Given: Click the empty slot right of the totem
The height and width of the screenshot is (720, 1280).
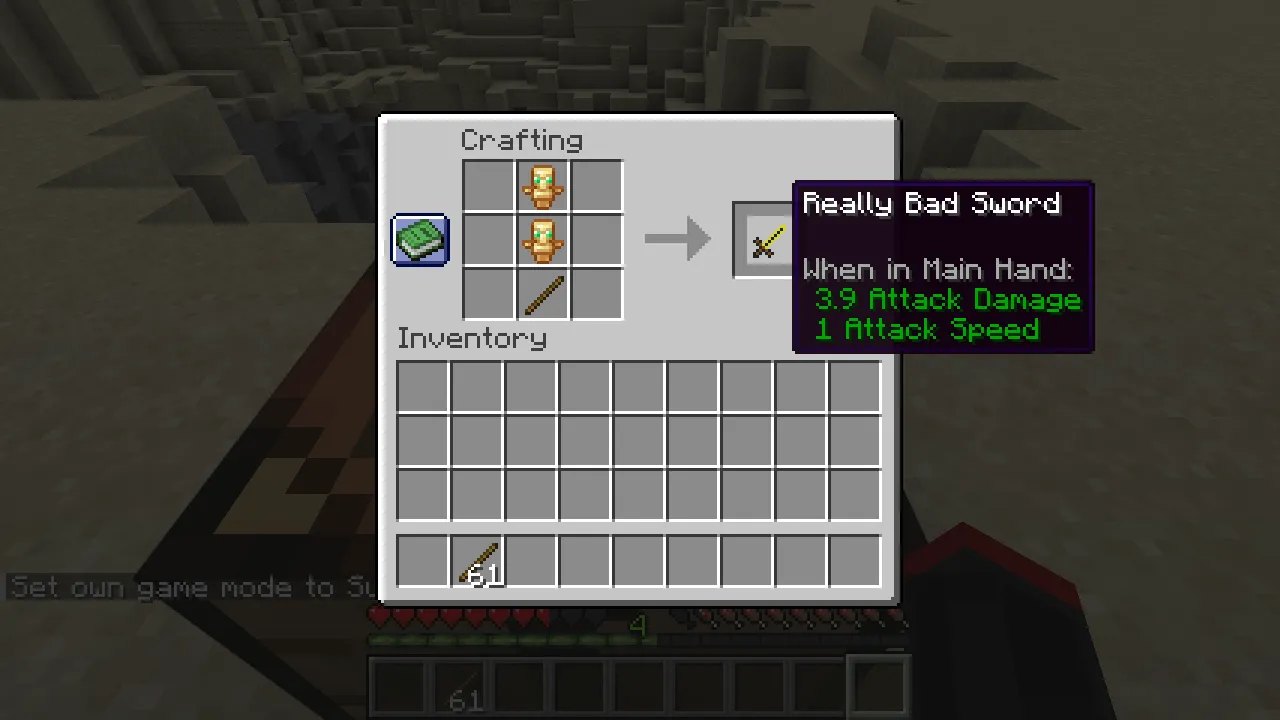Looking at the screenshot, I should (x=597, y=187).
